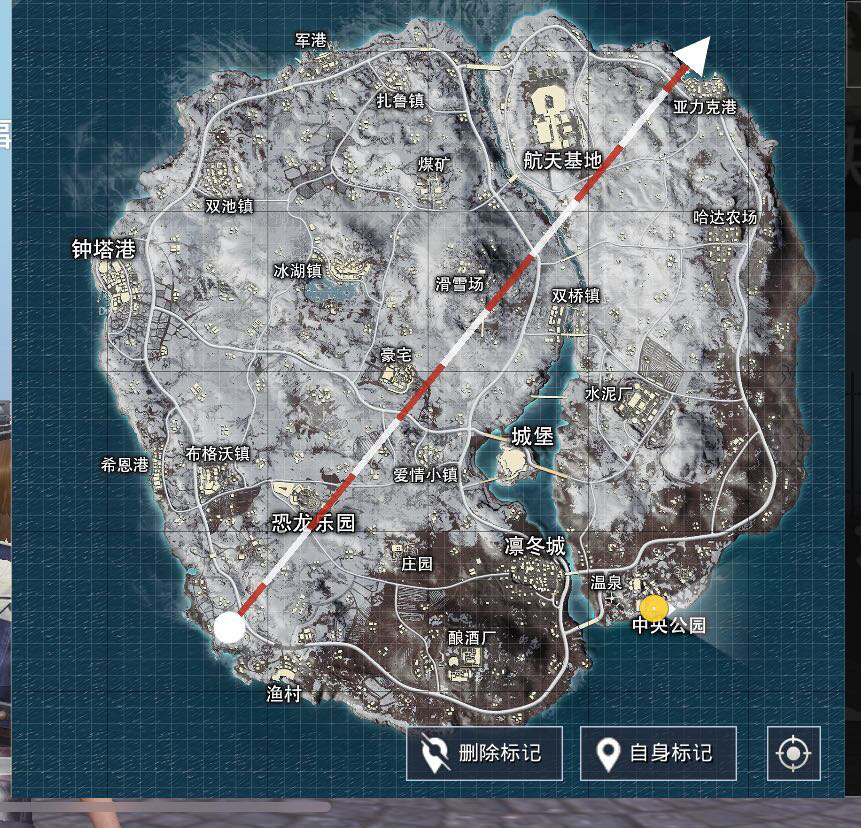Mark 凛冬城 on the map
861x828 pixels.
pos(535,547)
